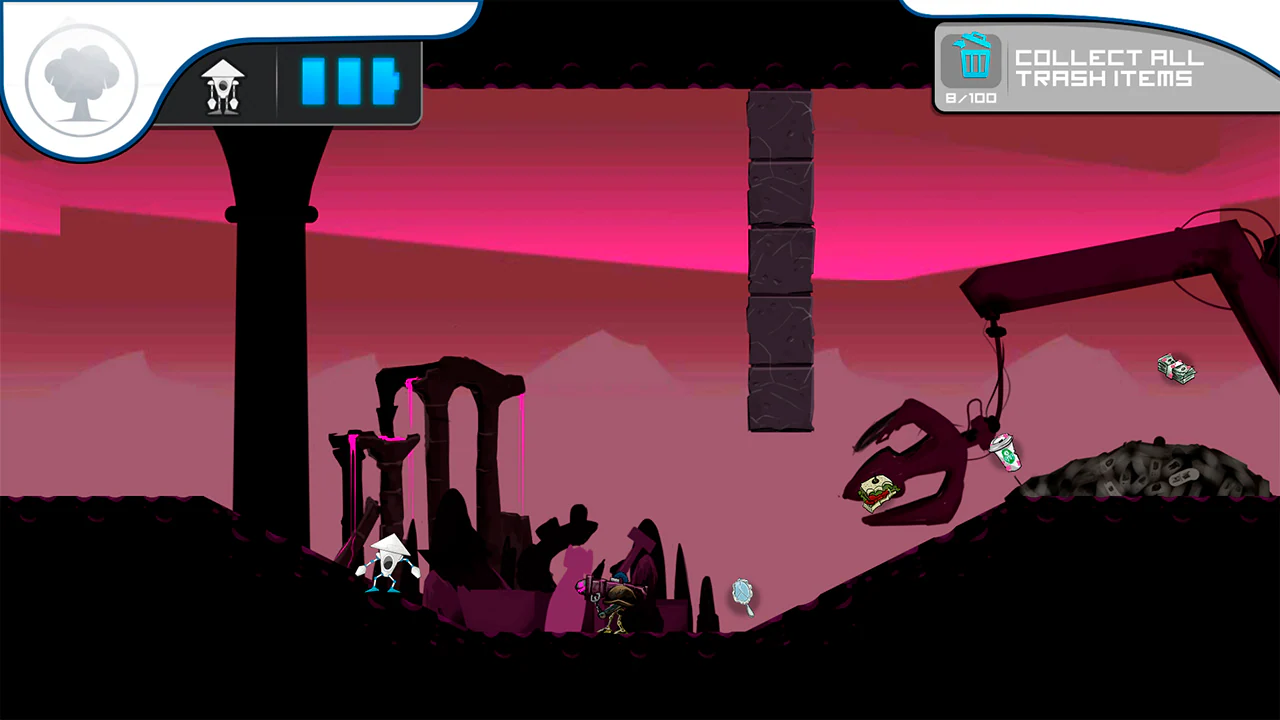Grab the money stack collectible on the right
This screenshot has height=720, width=1280.
click(1176, 369)
